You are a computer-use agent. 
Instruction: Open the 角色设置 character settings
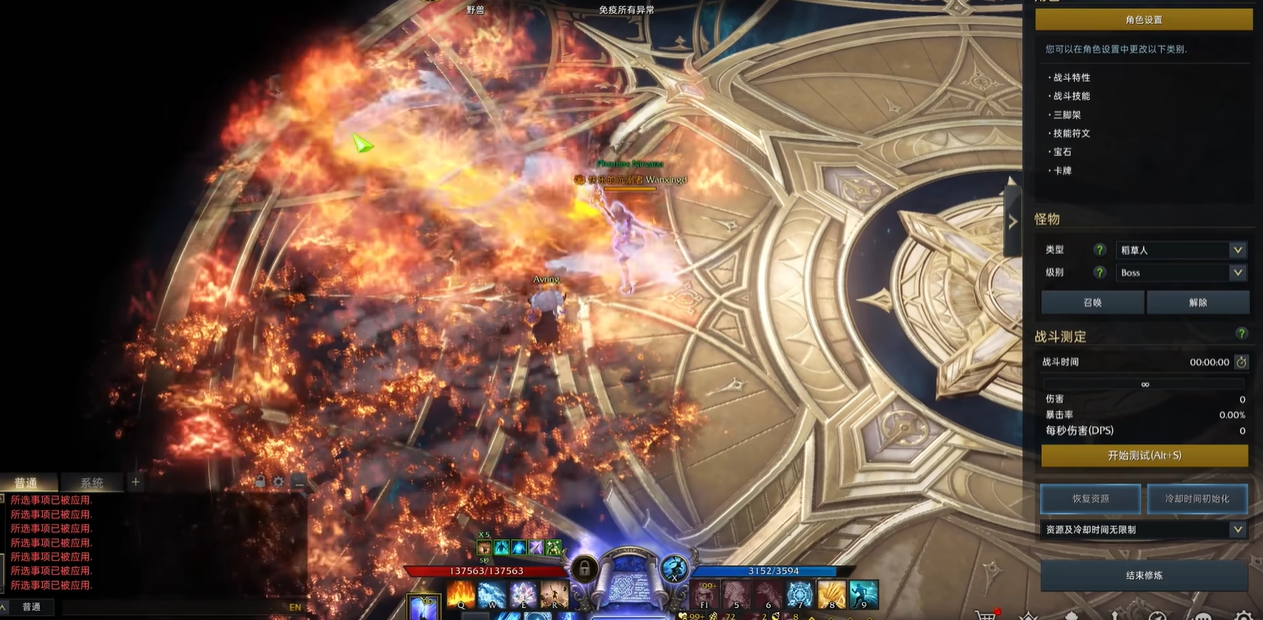coord(1143,20)
